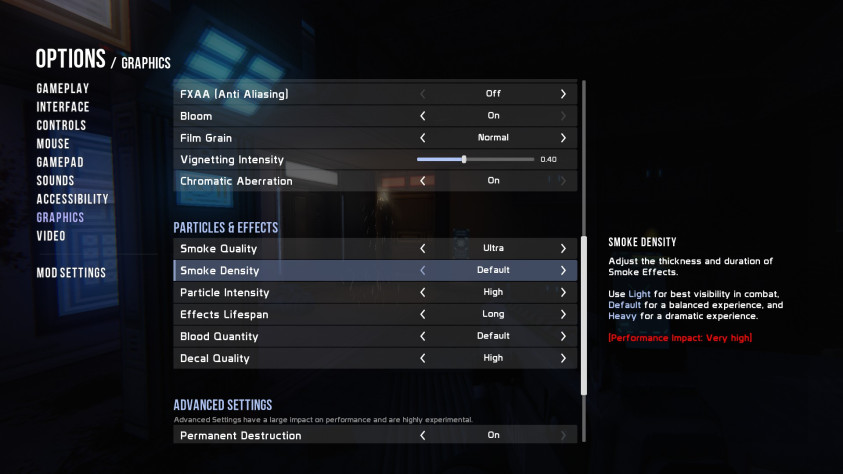Lower Smoke Quality with left arrow
843x474 pixels.
[423, 248]
